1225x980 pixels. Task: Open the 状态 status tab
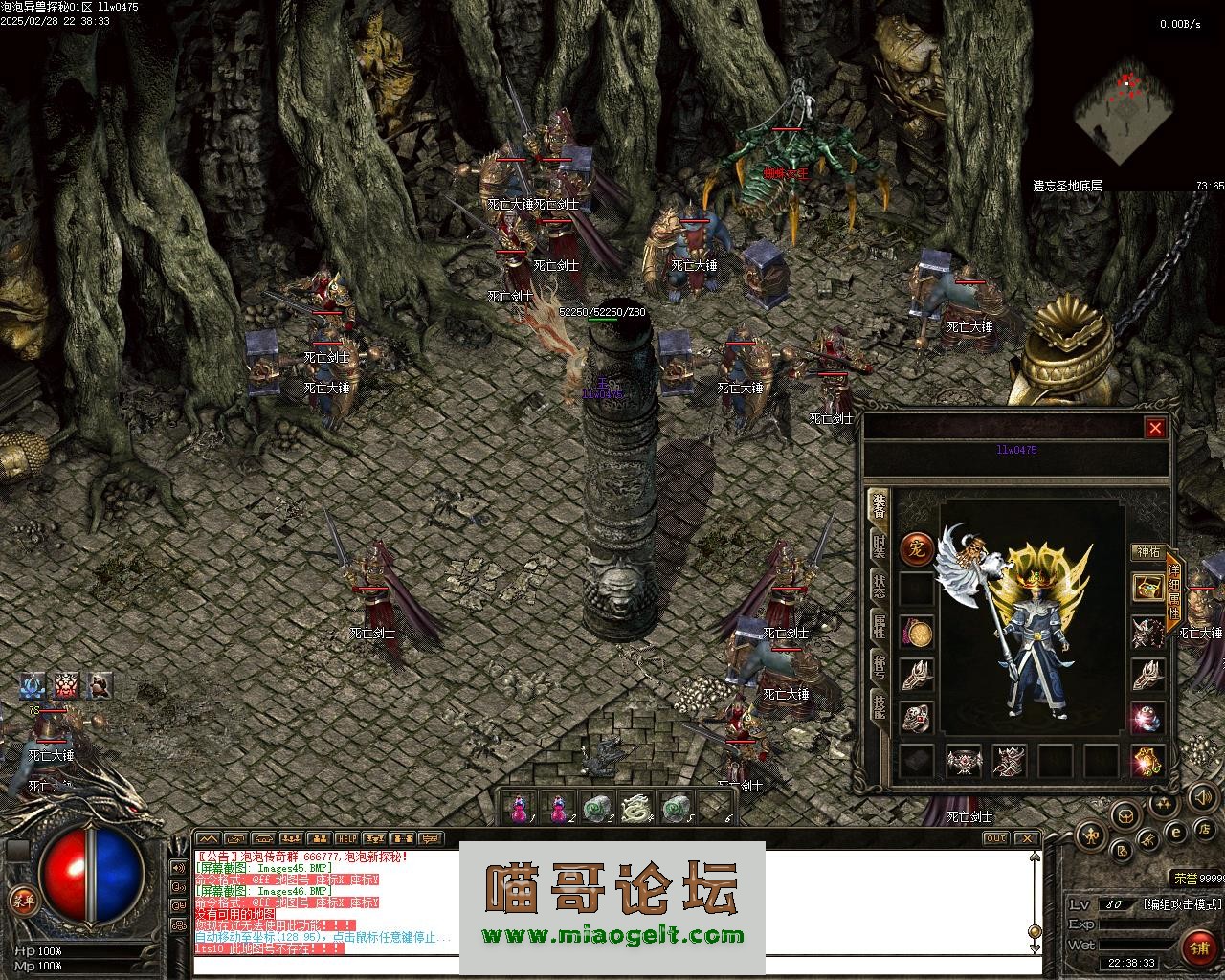[879, 586]
